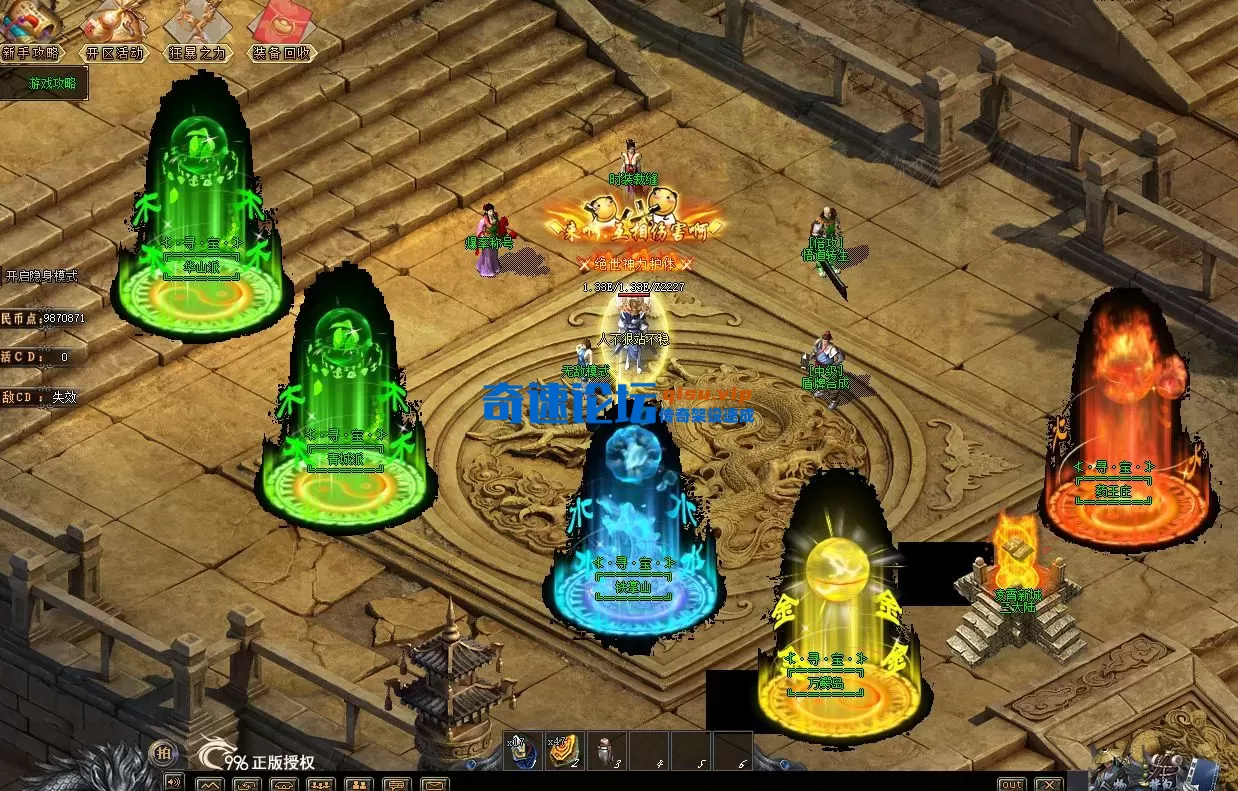
Task: Click the X exit button beside 'out'
Action: click(1047, 784)
